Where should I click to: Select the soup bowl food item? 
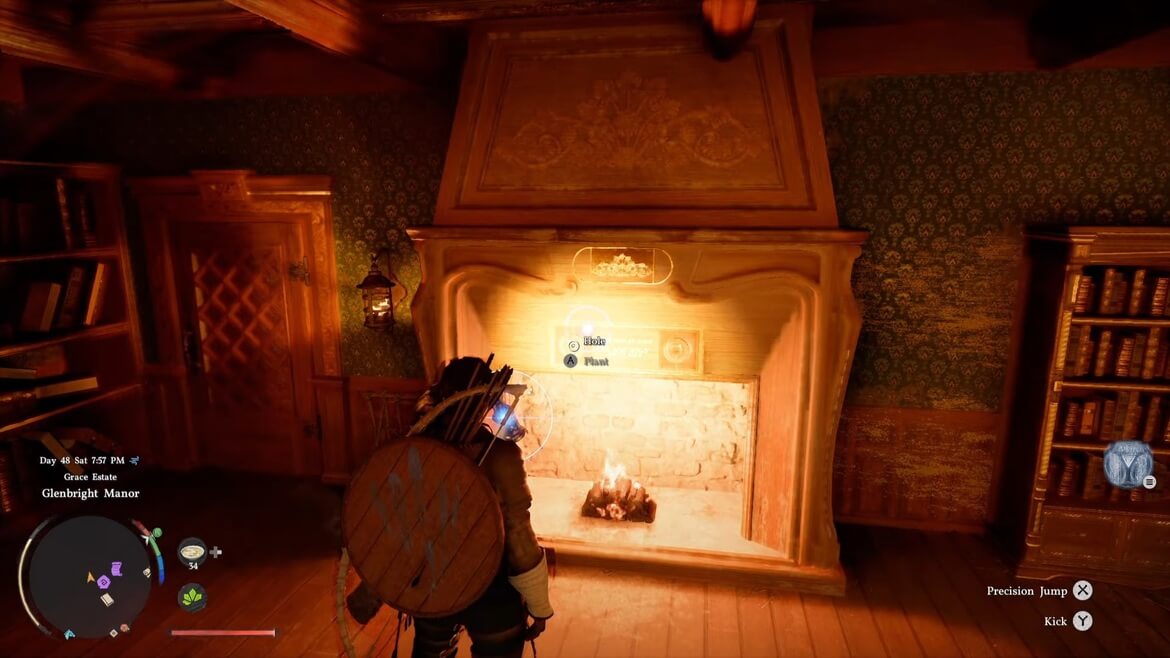192,550
